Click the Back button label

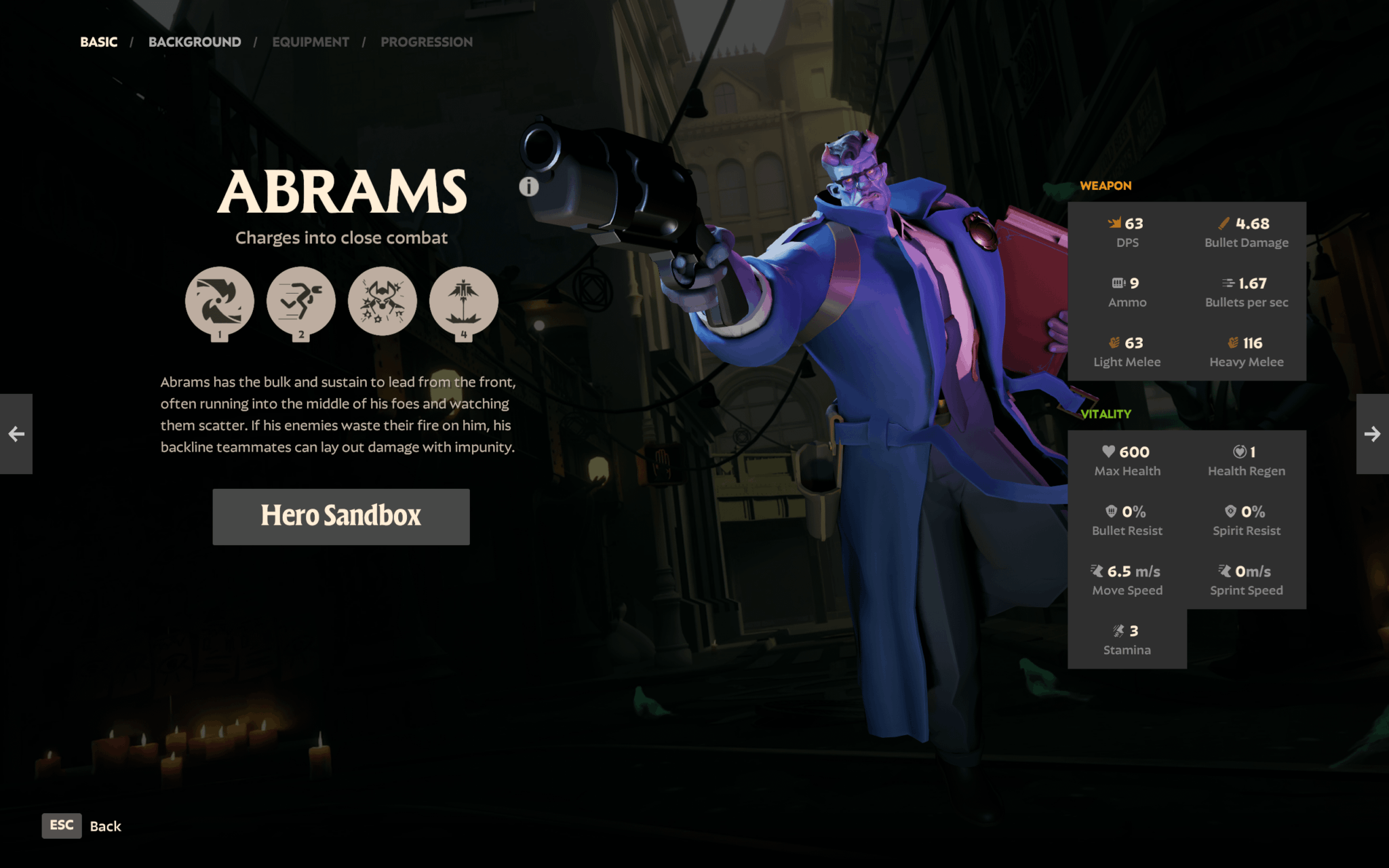tap(105, 826)
